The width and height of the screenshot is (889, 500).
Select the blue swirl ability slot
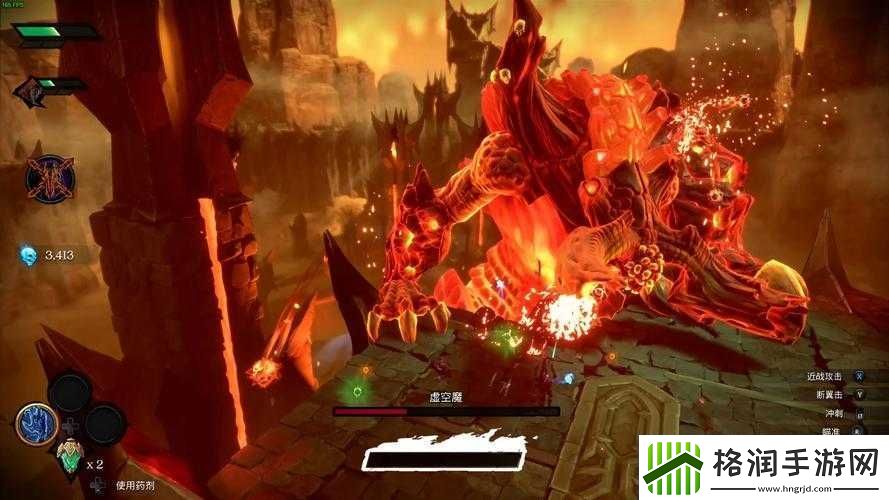(x=35, y=424)
